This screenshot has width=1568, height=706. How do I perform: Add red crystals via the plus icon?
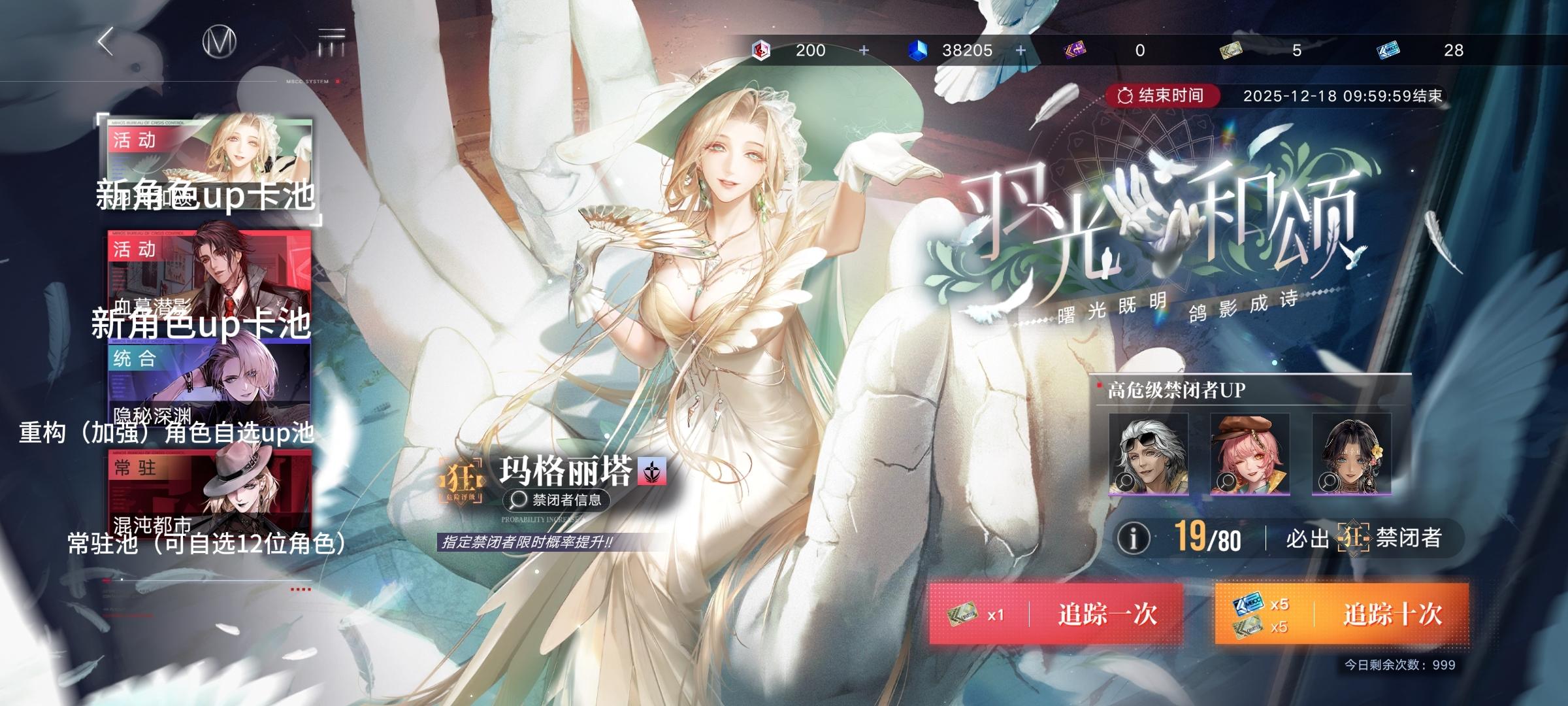point(864,50)
